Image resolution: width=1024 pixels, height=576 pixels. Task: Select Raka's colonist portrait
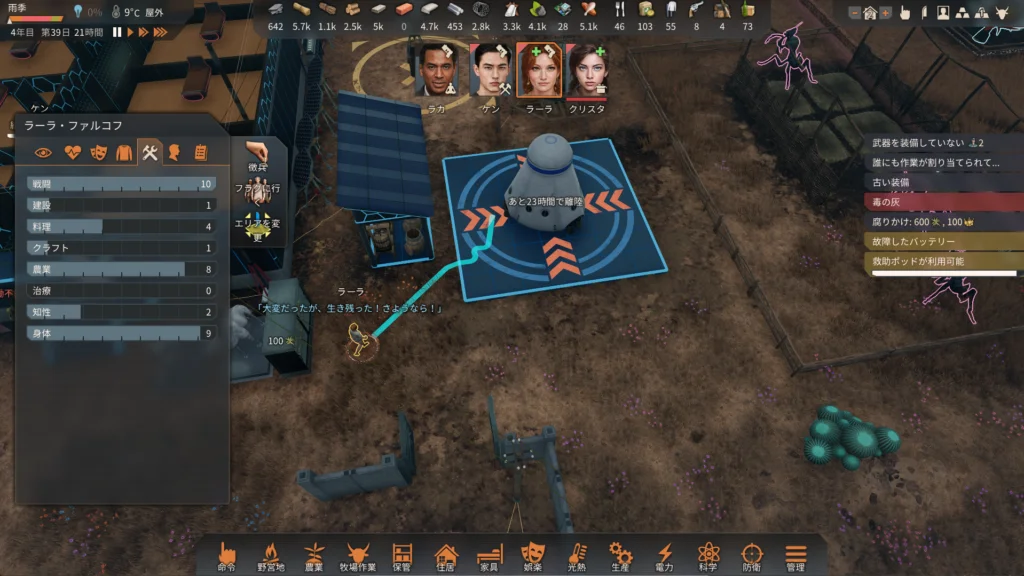(x=436, y=71)
